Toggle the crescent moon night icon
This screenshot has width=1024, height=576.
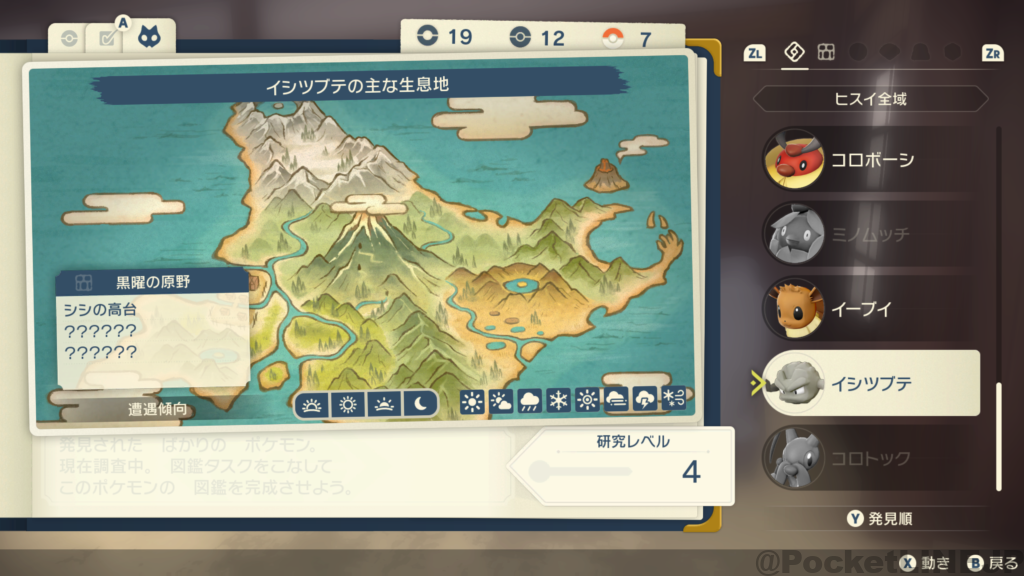tap(420, 404)
